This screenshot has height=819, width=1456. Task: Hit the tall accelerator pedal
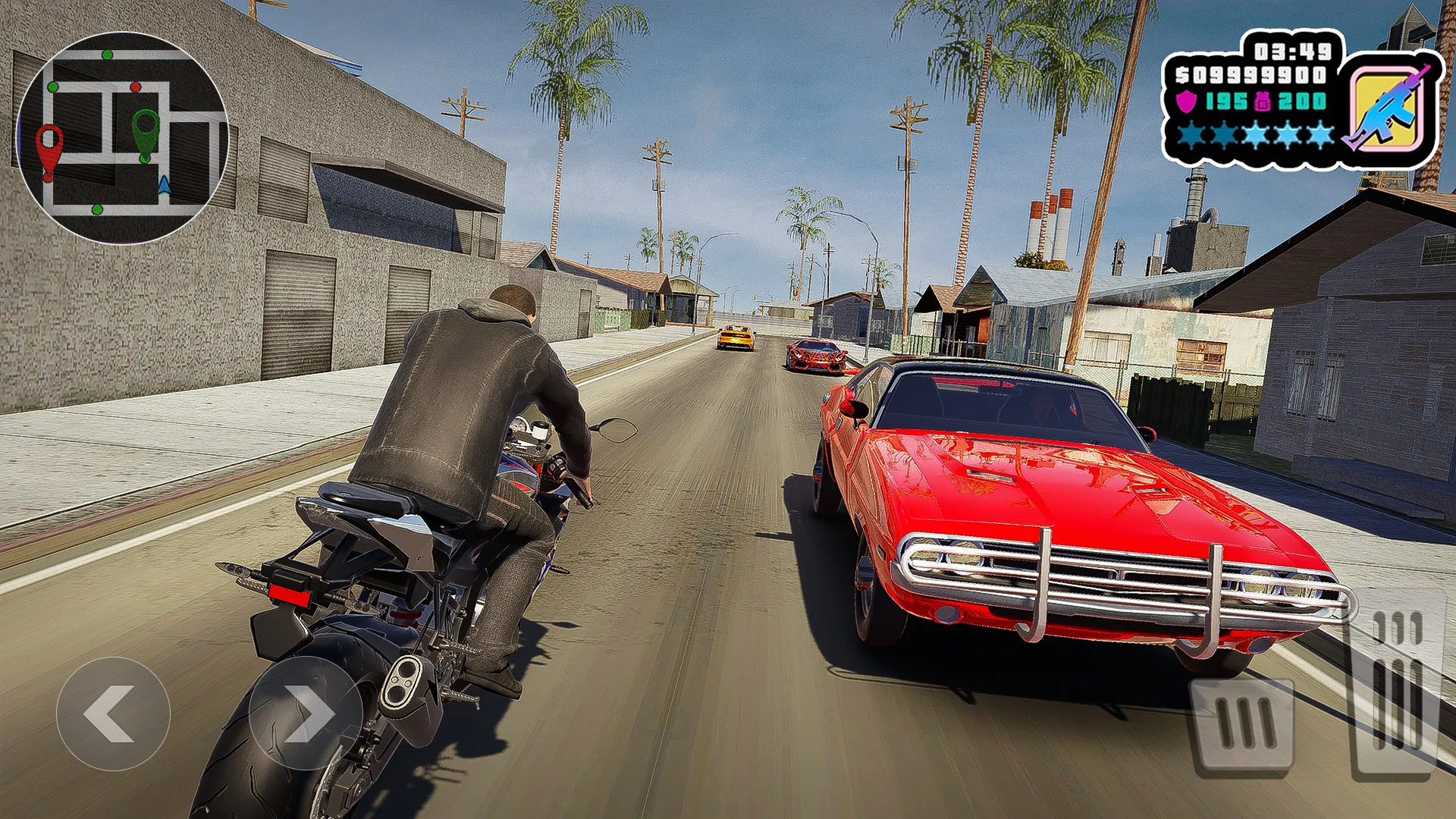point(1396,682)
